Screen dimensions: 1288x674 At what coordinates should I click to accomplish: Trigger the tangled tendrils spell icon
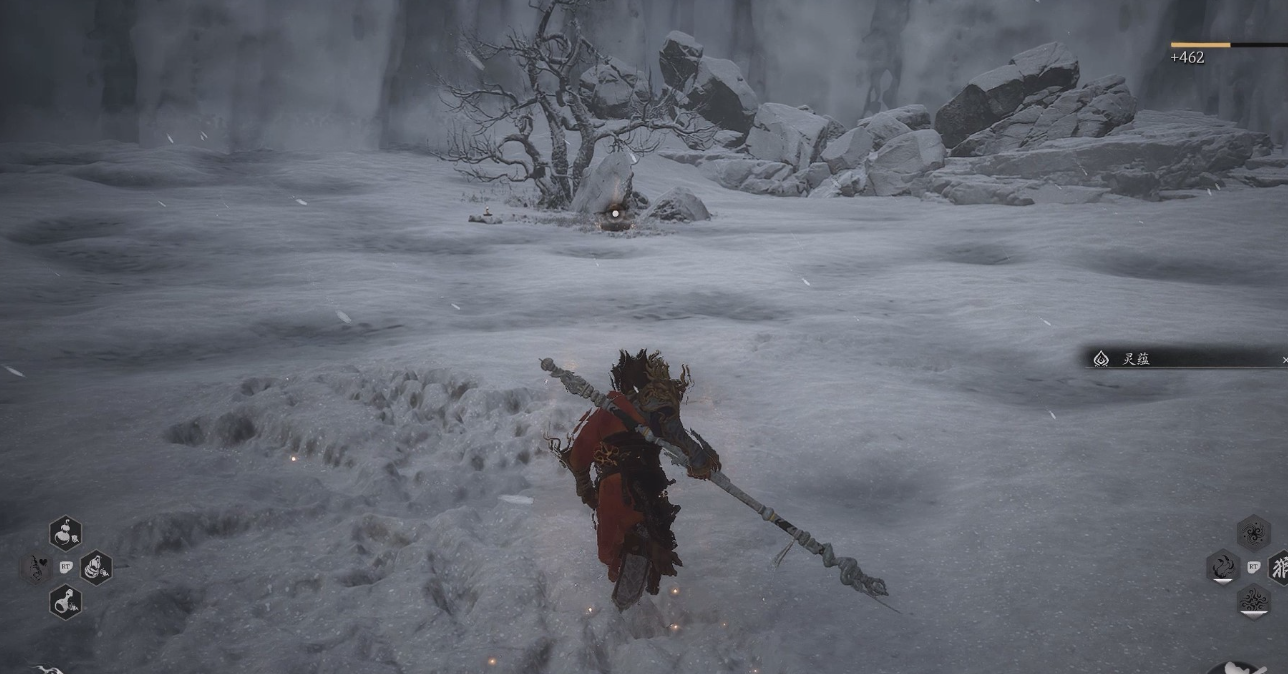pyautogui.click(x=1253, y=600)
